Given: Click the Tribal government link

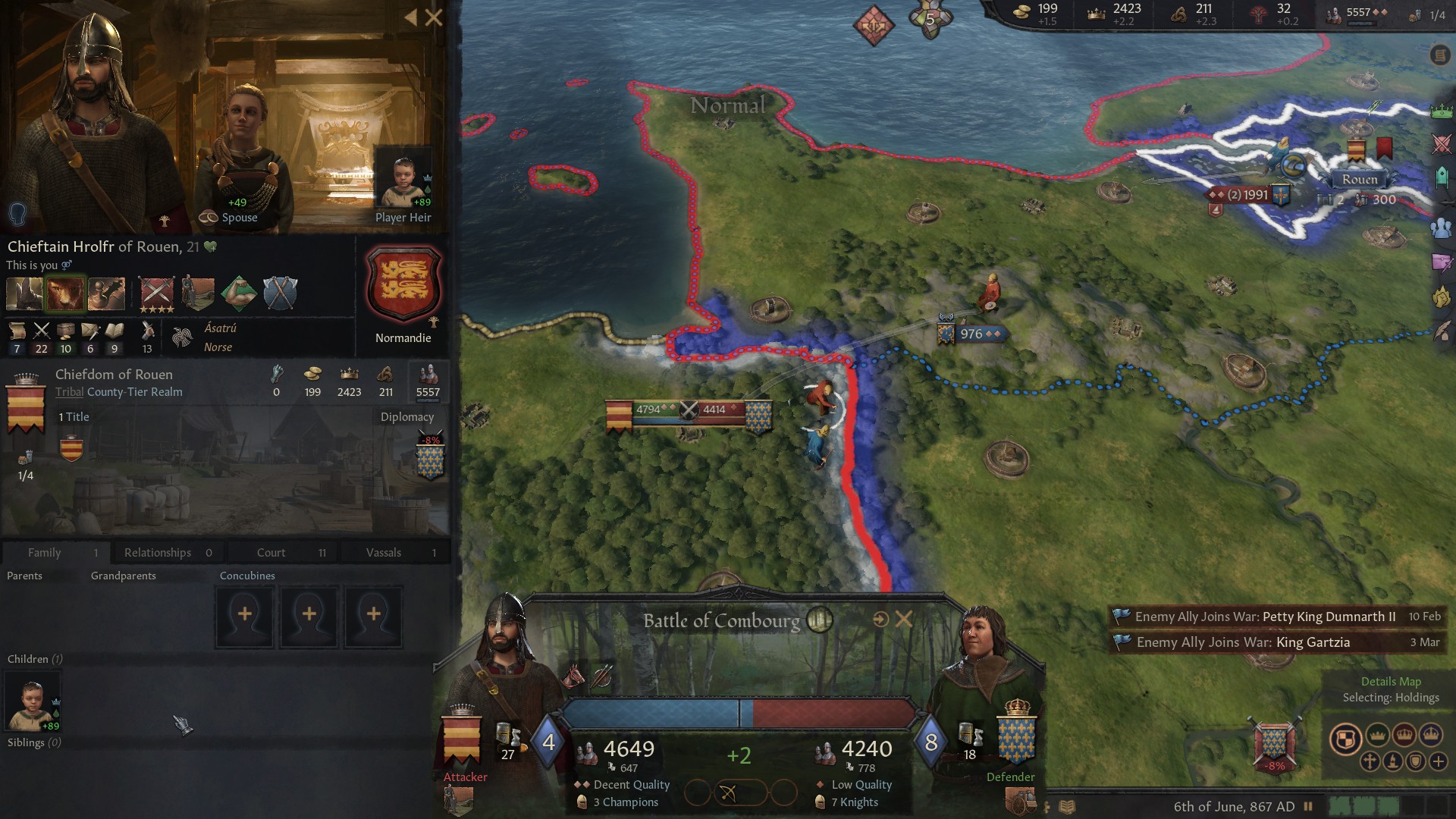Looking at the screenshot, I should tap(69, 392).
